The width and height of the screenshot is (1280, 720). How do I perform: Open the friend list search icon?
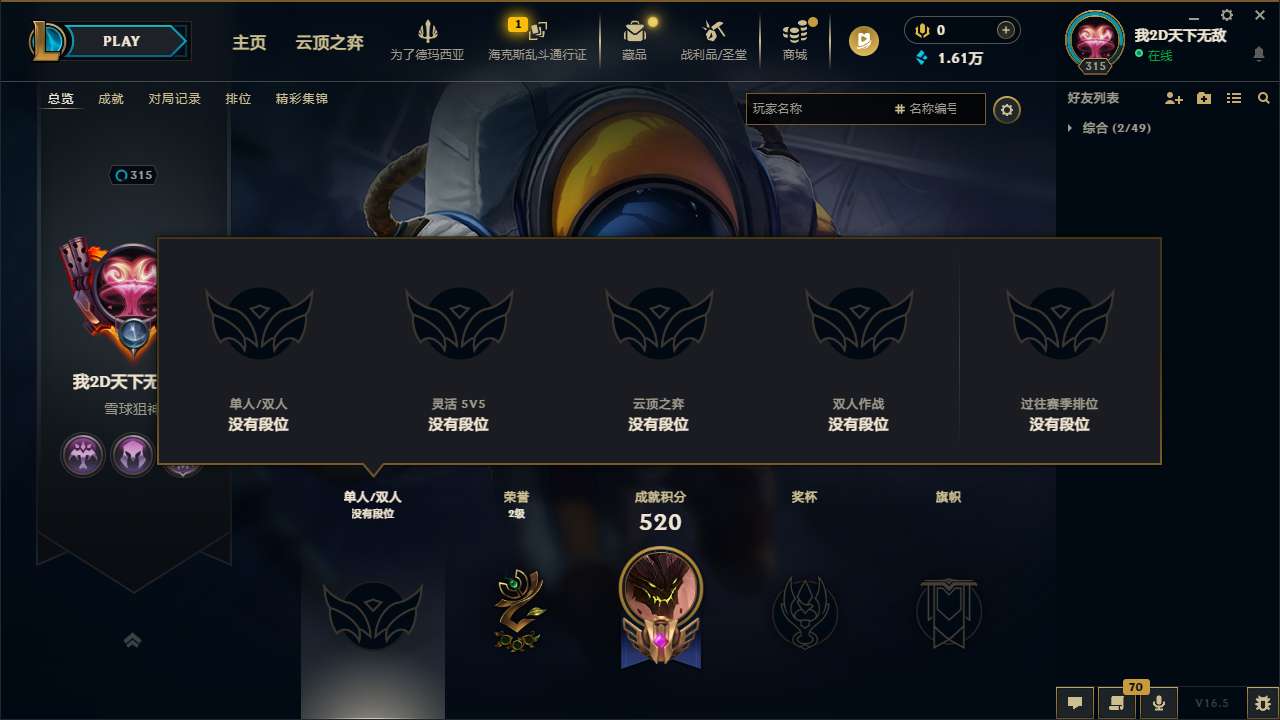tap(1263, 99)
